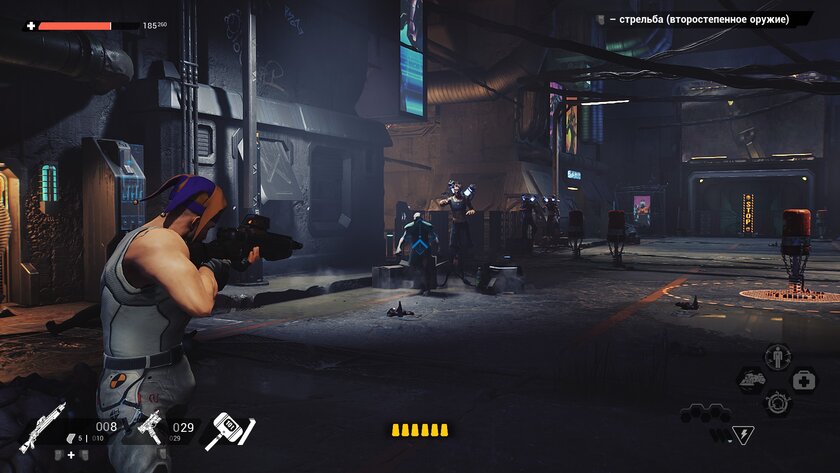
Task: Activate the lightning bolt triangle icon
Action: point(743,435)
